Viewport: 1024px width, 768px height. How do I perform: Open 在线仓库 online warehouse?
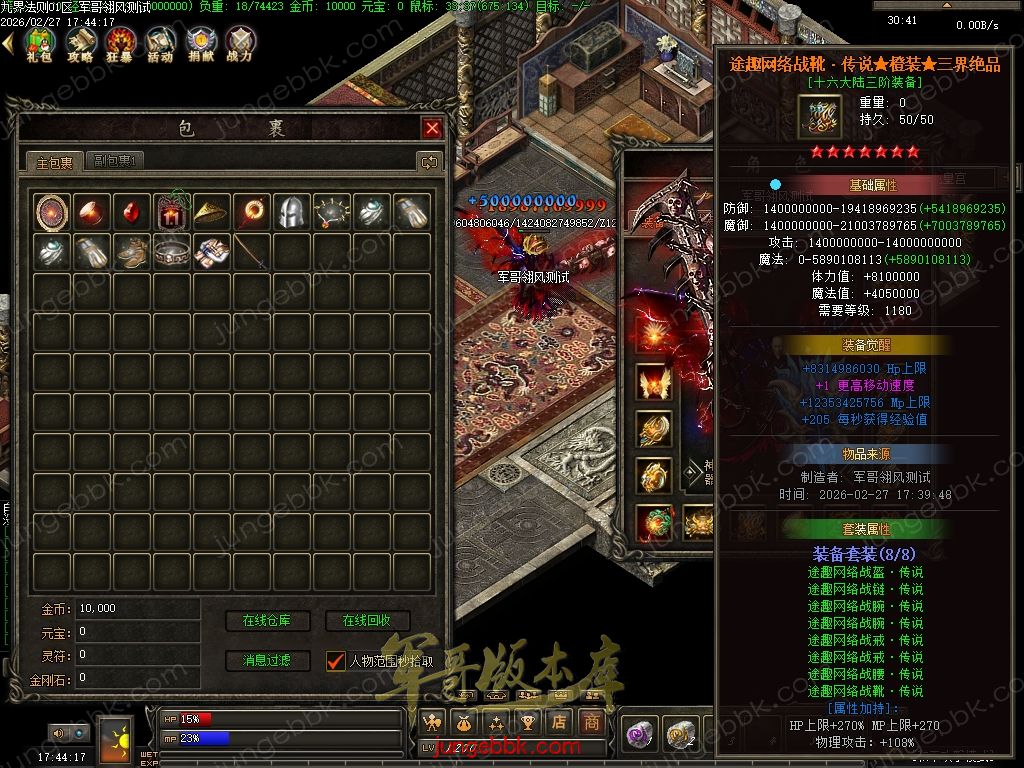(x=267, y=621)
